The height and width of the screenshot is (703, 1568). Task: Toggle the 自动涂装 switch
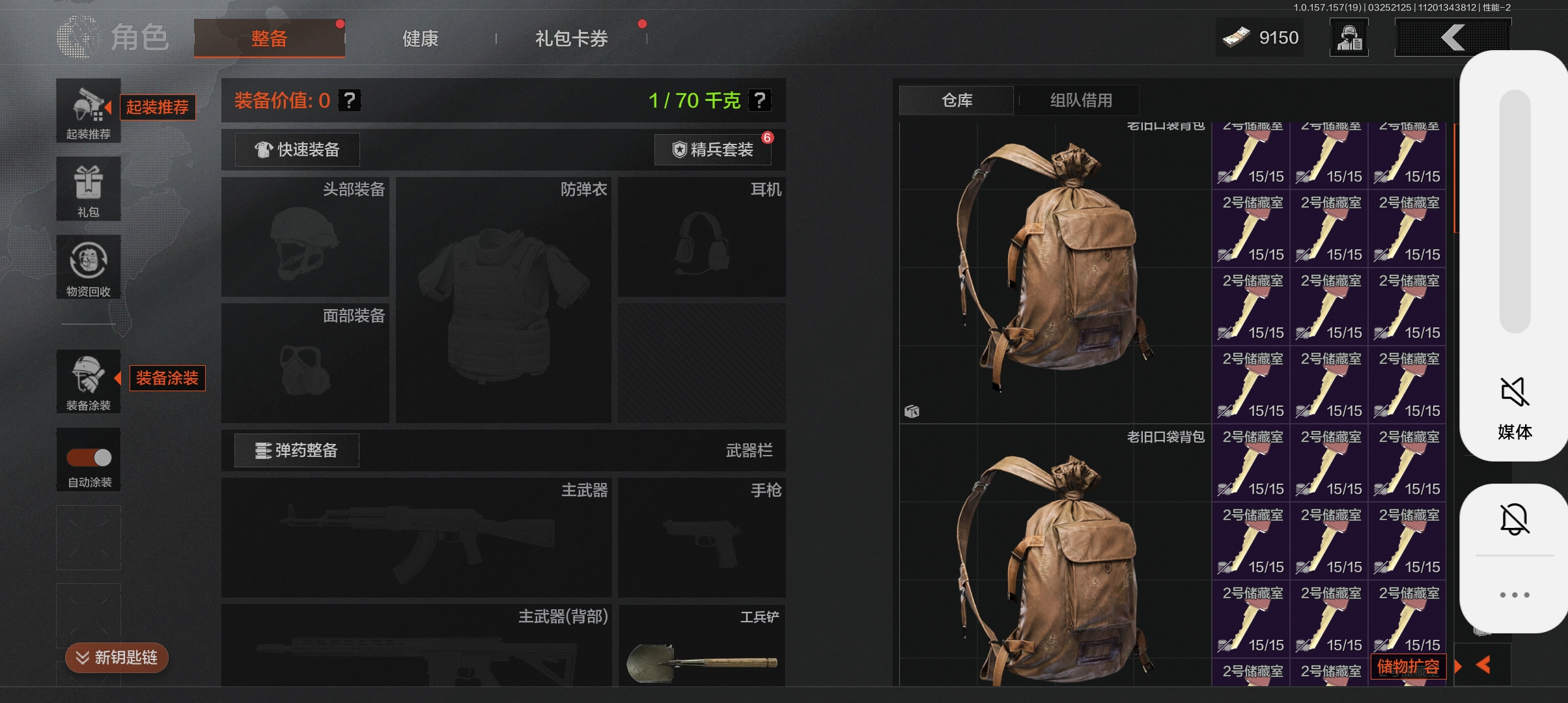tap(89, 458)
